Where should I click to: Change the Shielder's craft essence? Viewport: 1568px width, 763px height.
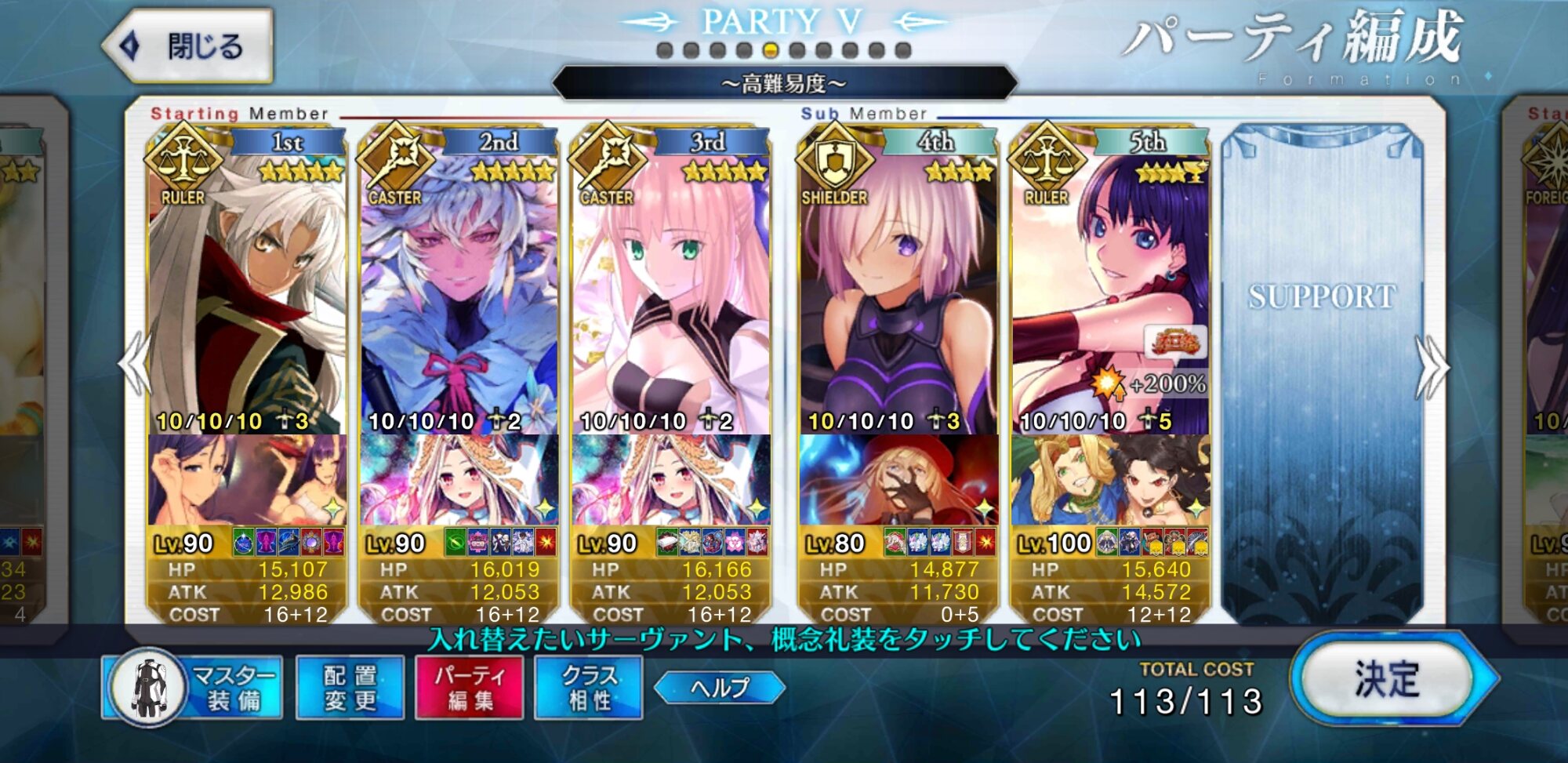(x=898, y=480)
